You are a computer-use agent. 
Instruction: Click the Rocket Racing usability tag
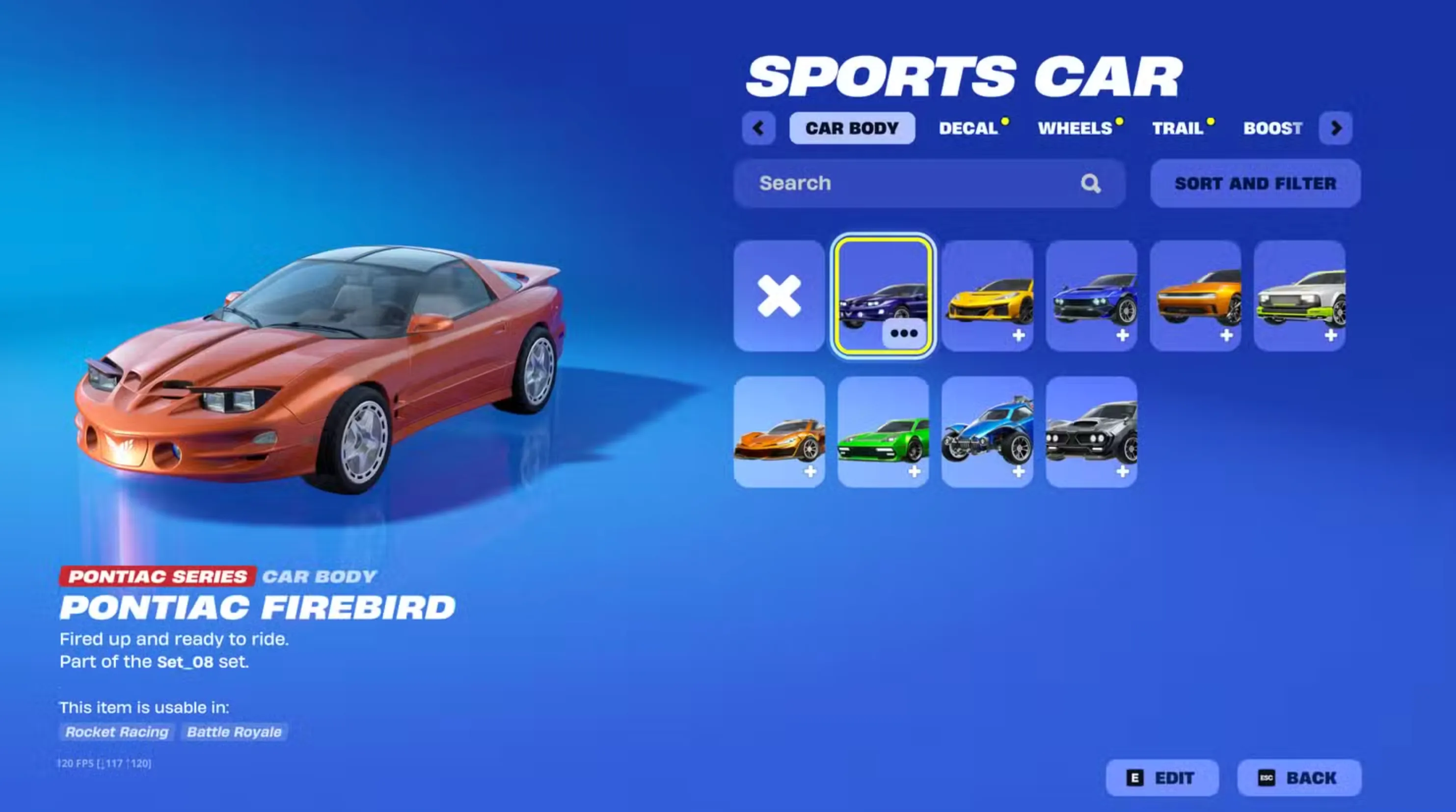click(x=116, y=732)
